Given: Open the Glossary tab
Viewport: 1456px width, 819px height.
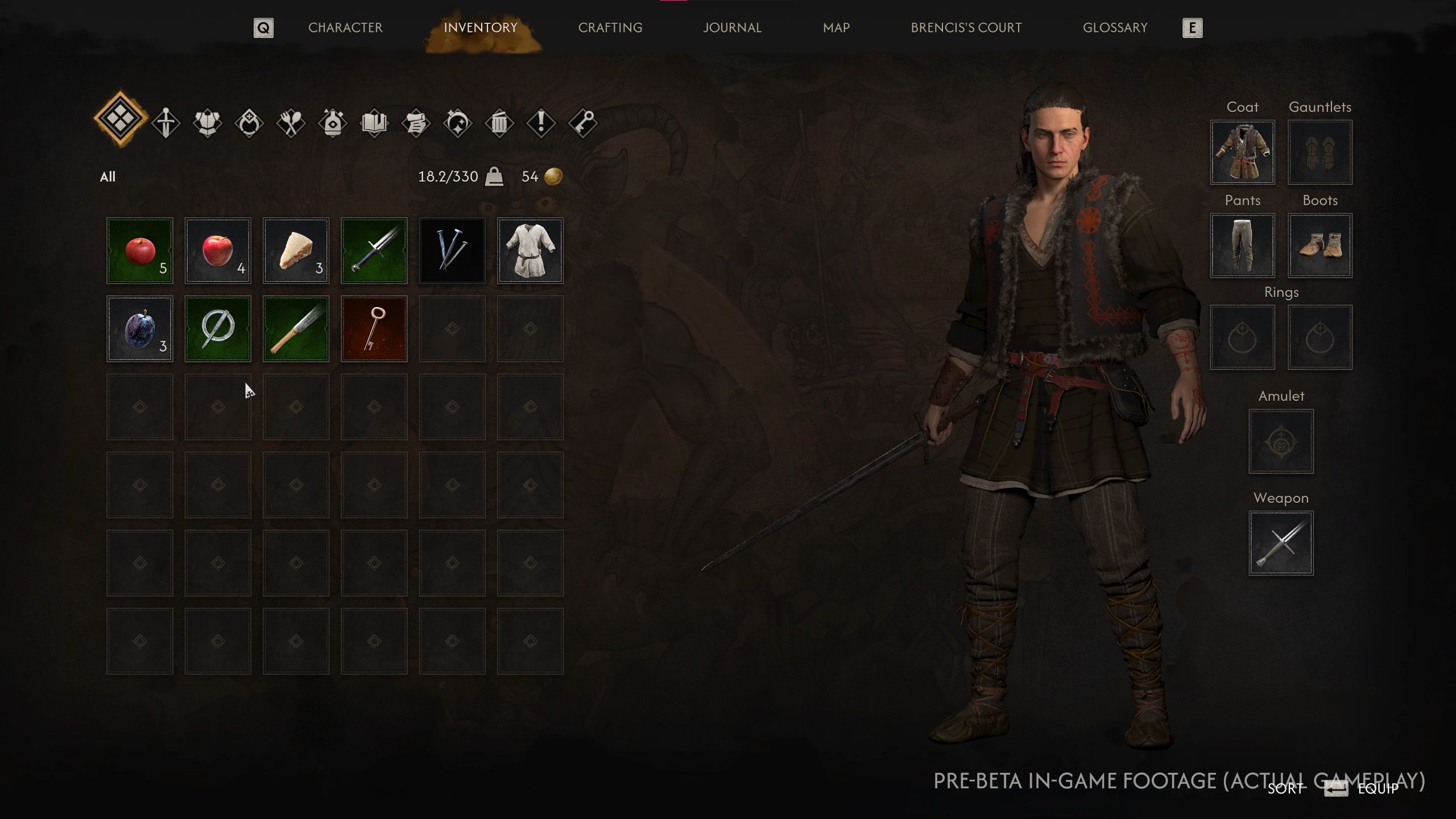Looking at the screenshot, I should pyautogui.click(x=1115, y=28).
